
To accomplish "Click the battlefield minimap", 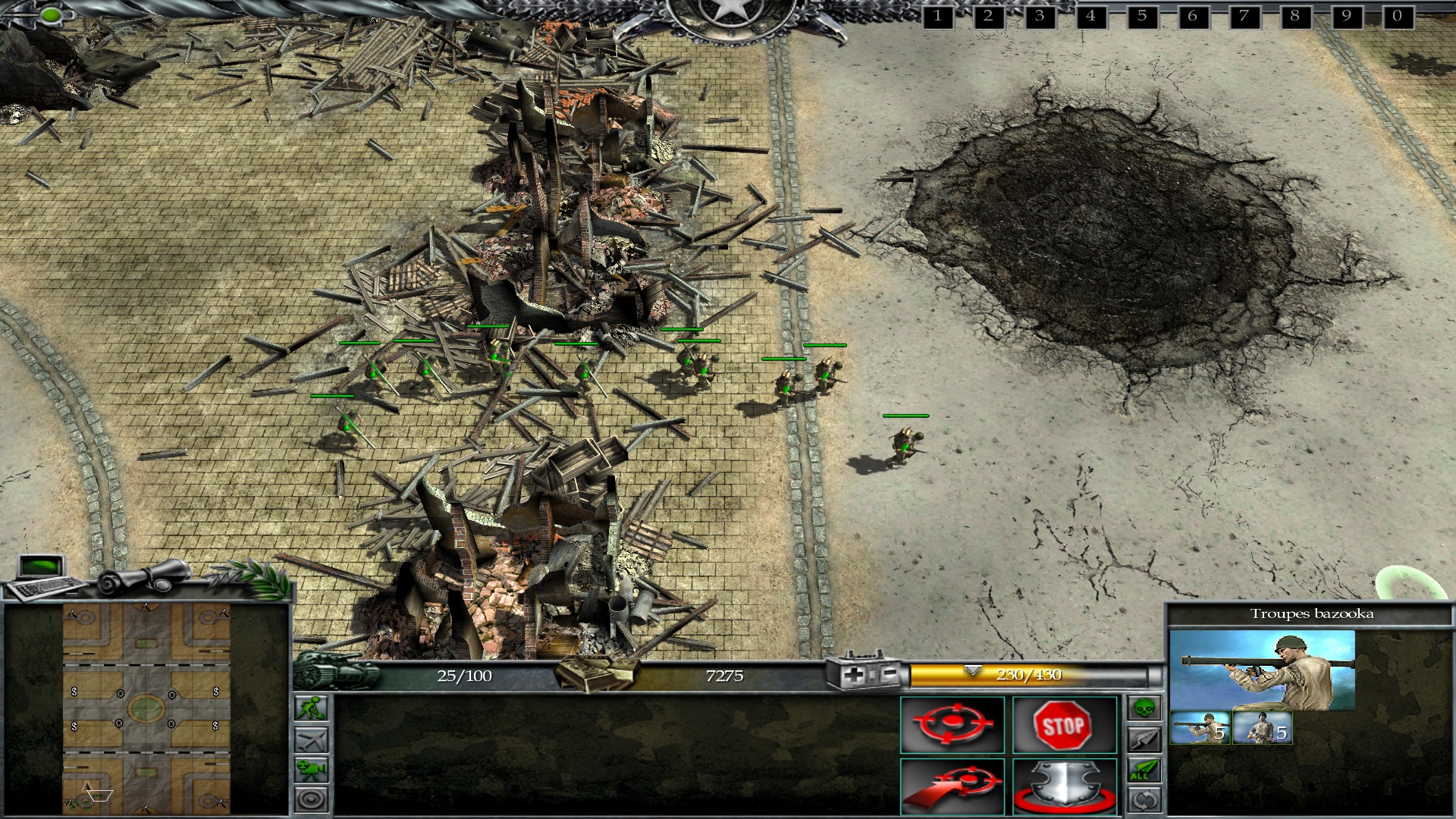I will pos(146,709).
